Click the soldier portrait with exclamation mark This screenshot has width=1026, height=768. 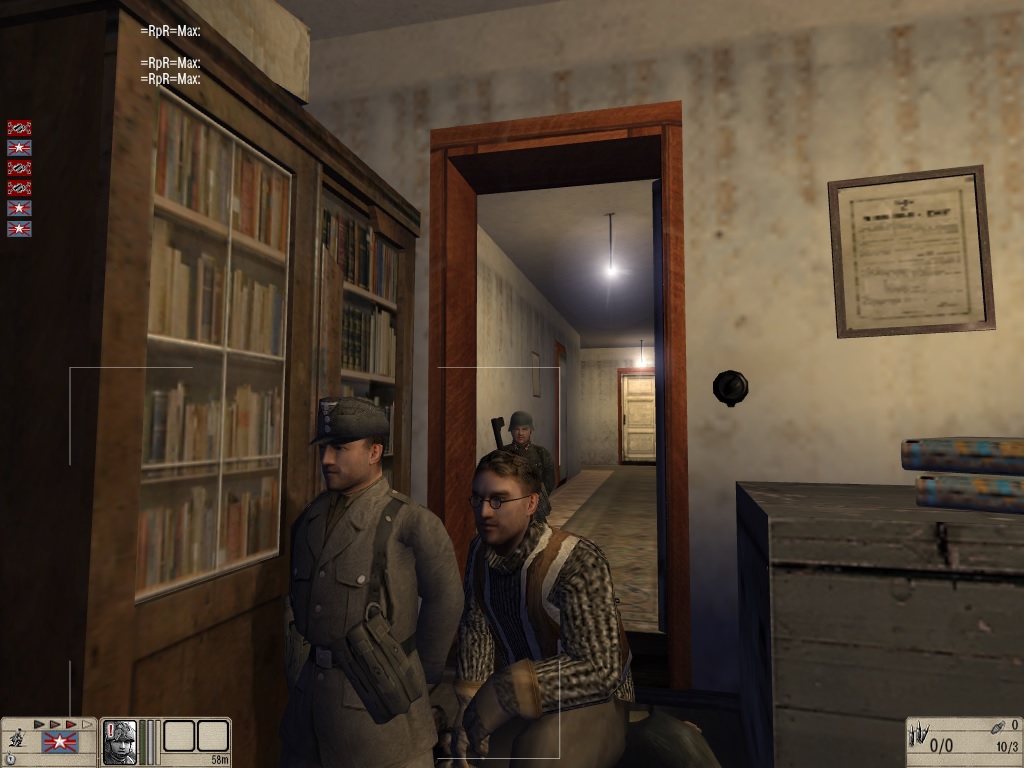point(119,742)
